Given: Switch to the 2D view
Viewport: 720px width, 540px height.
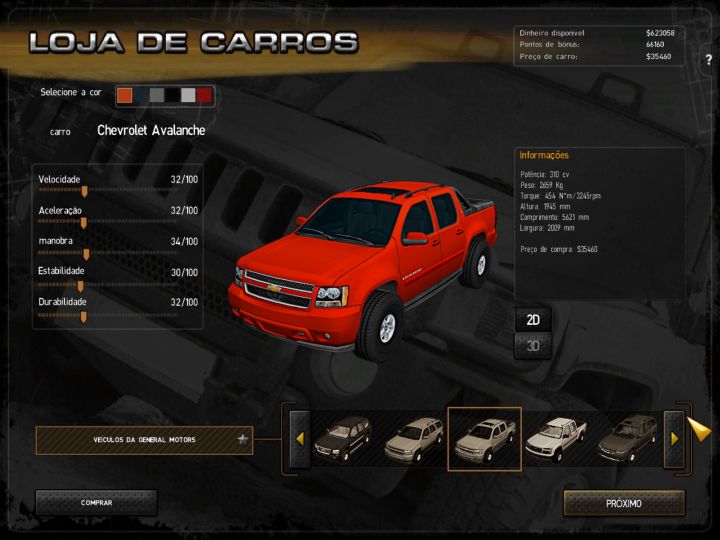Looking at the screenshot, I should pyautogui.click(x=533, y=320).
